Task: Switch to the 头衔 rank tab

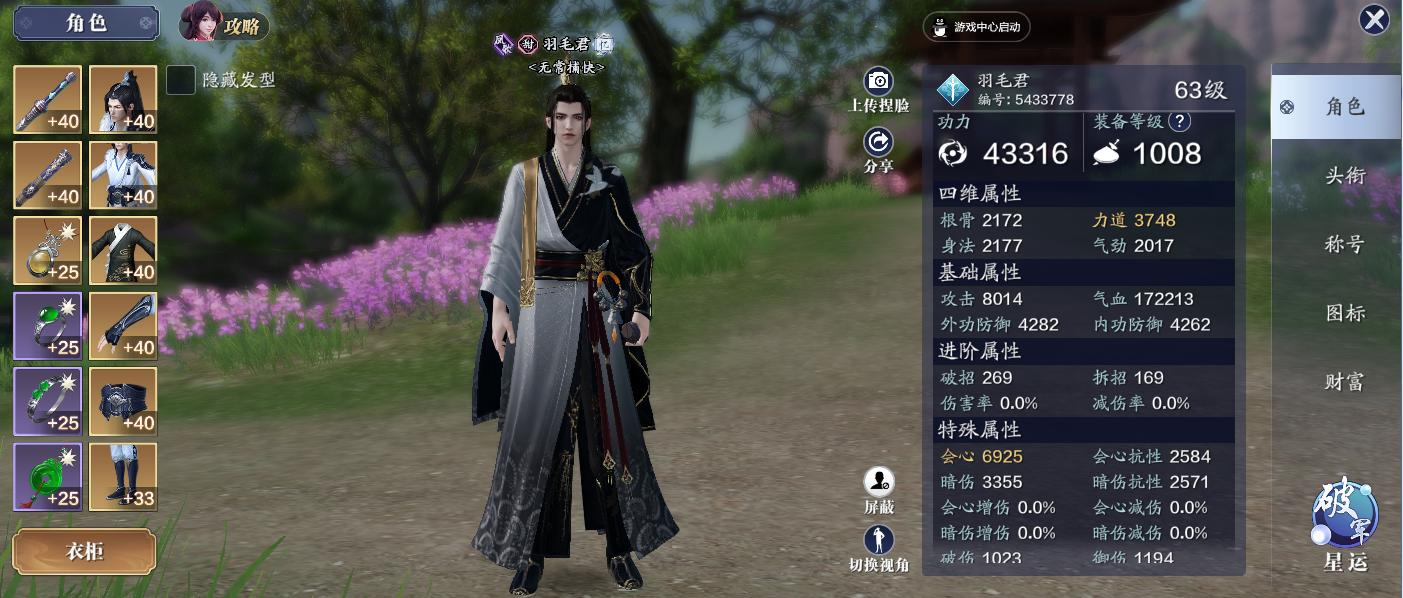Action: [1345, 176]
